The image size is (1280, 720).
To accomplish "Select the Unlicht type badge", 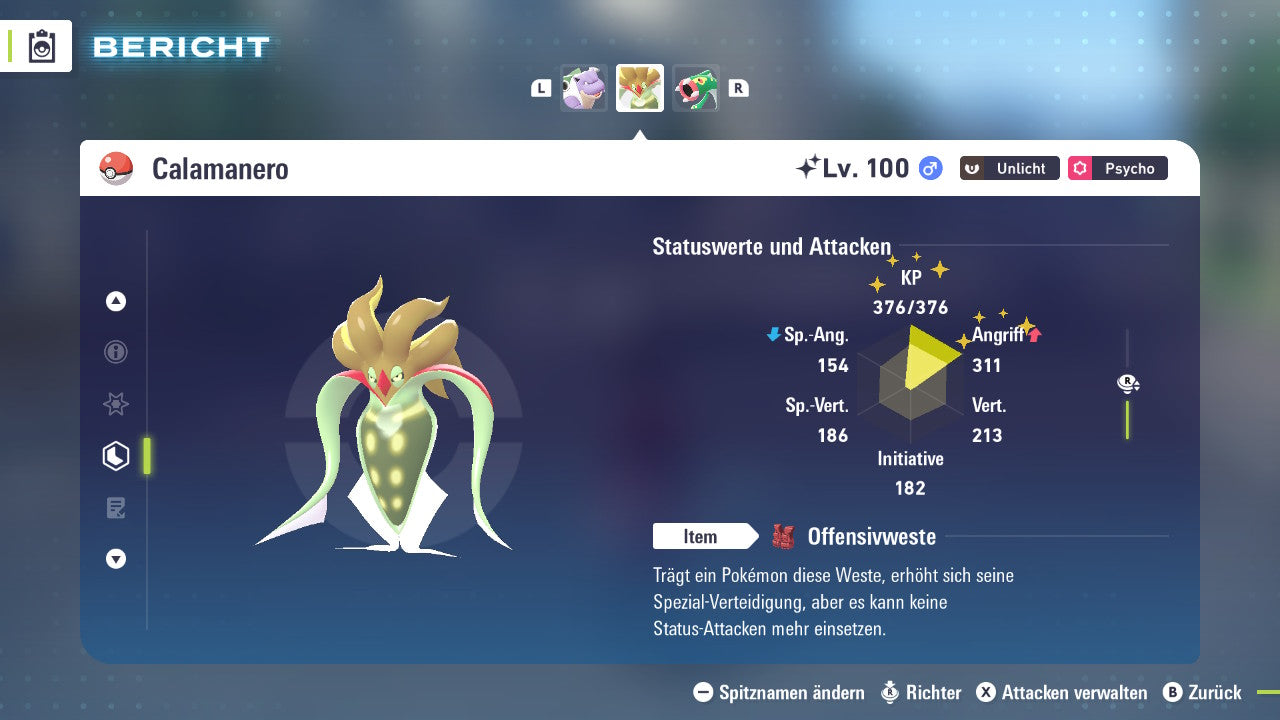I will (1008, 168).
